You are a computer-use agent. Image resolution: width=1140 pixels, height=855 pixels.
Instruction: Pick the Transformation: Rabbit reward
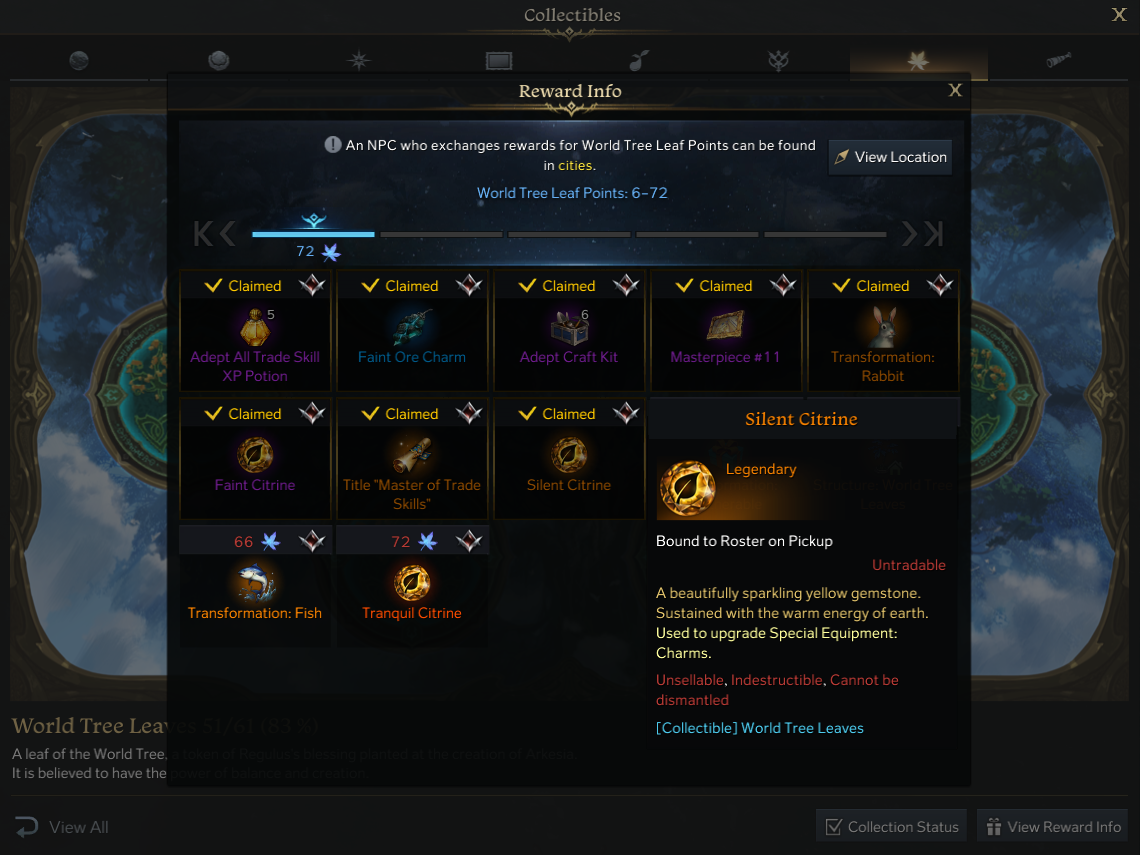coord(883,330)
